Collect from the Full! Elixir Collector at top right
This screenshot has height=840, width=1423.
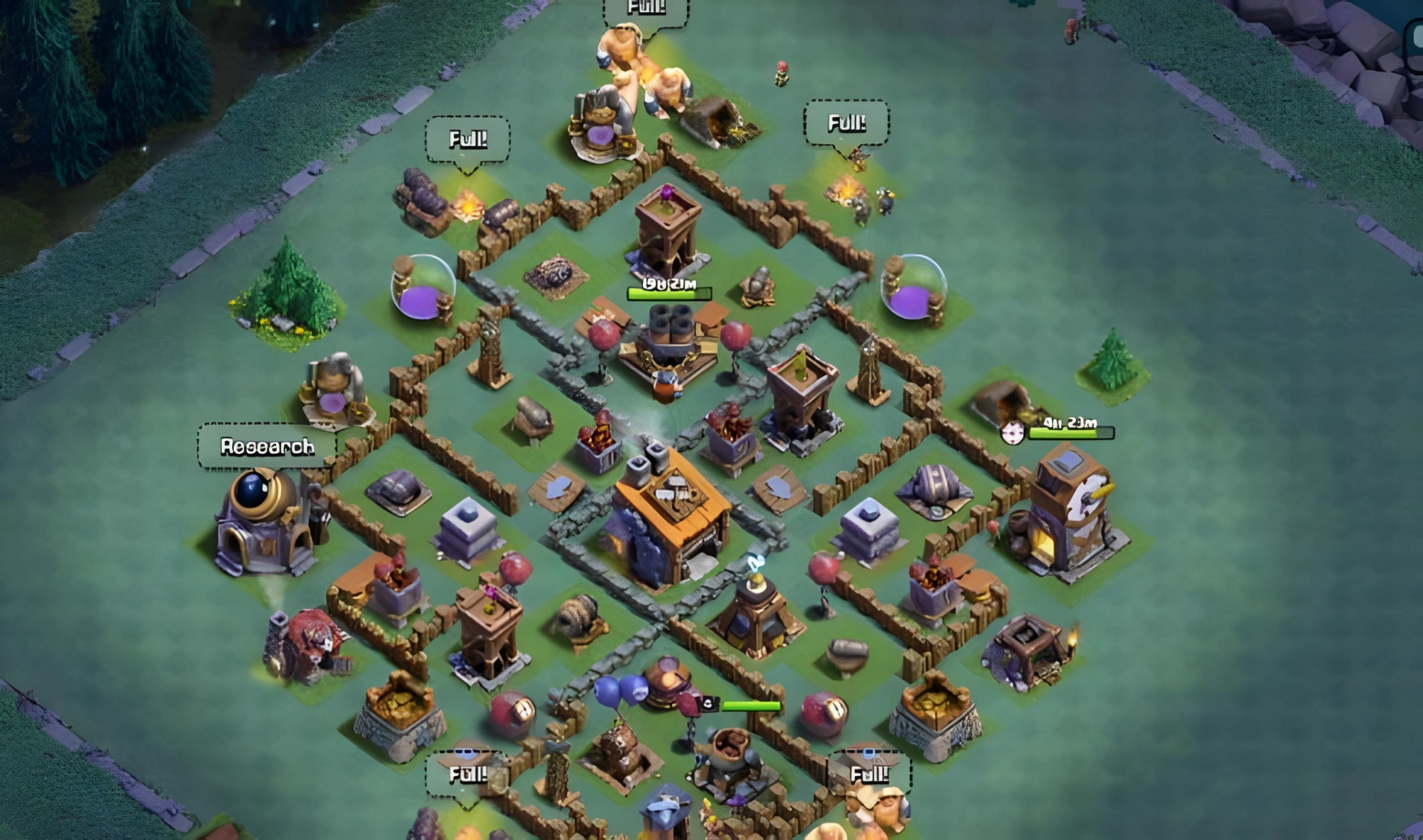847,121
